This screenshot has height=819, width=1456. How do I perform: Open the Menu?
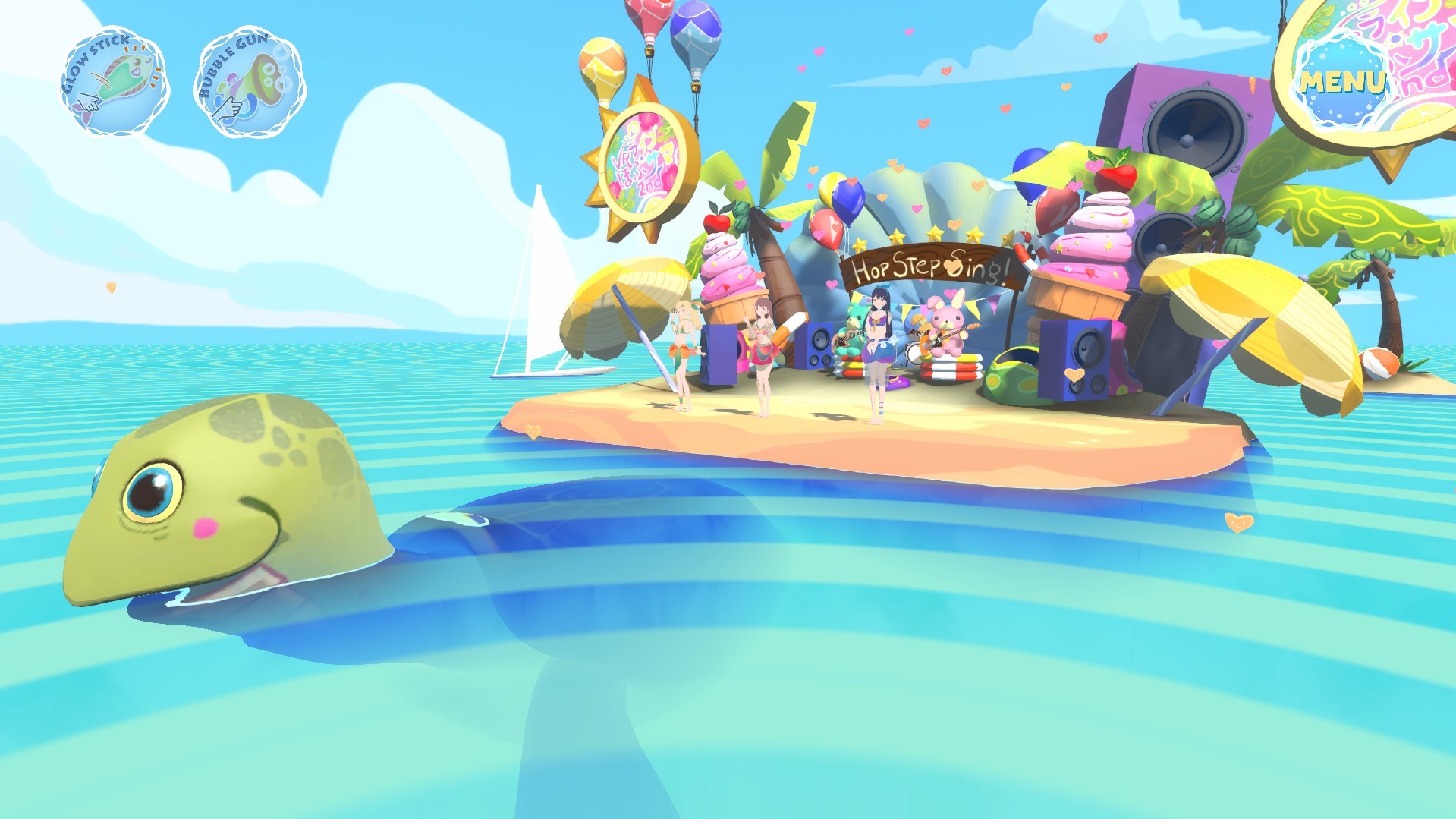pos(1344,80)
